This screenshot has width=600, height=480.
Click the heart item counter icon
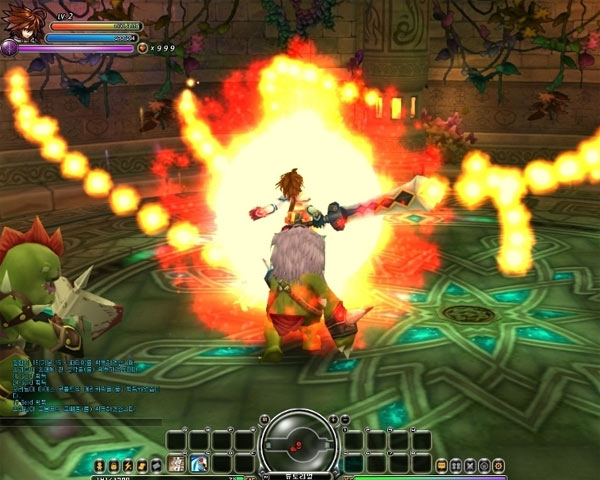[142, 47]
